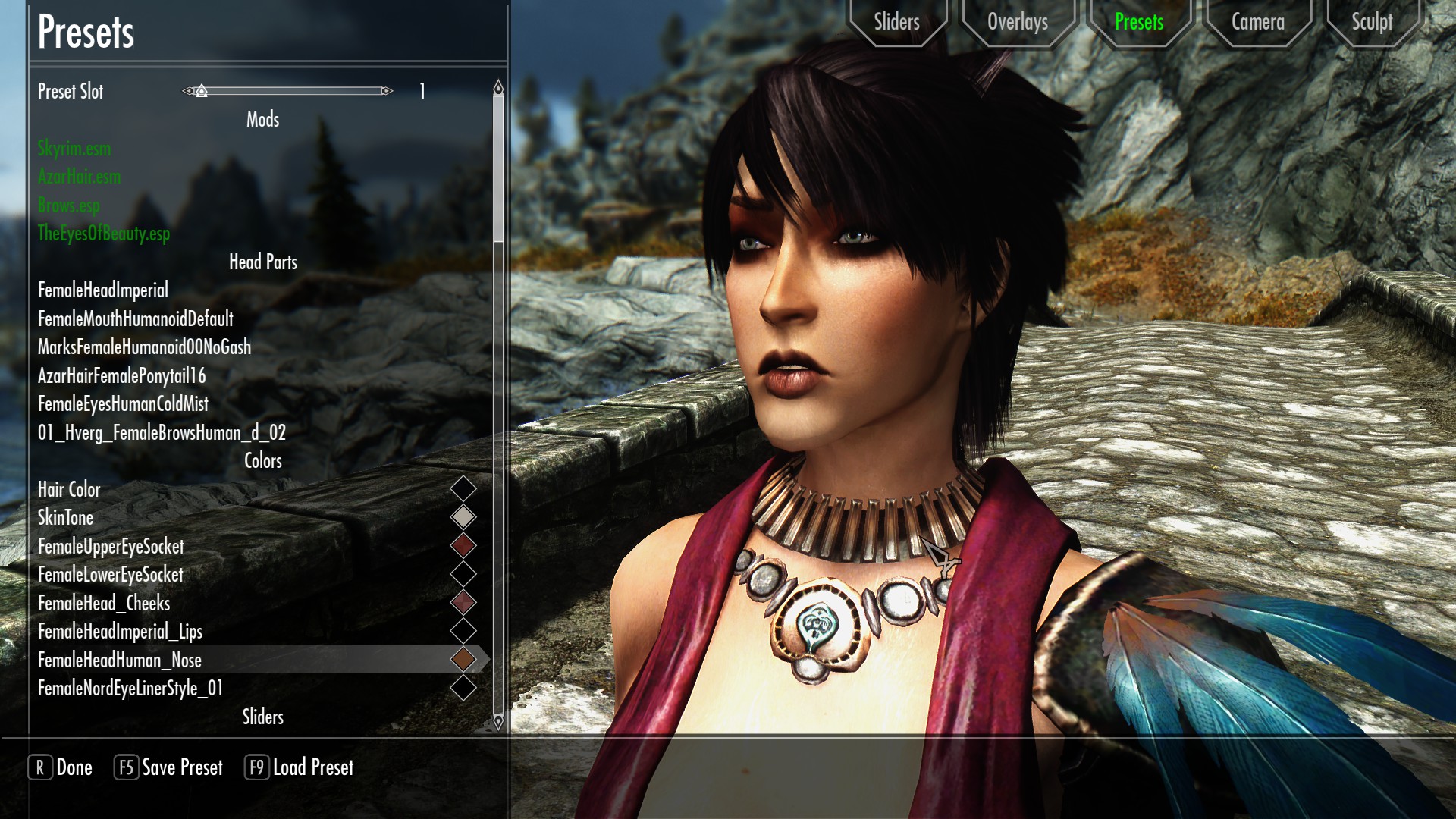Click the TheEyesOfBeauty.esp mod entry
This screenshot has height=819, width=1456.
coord(104,234)
